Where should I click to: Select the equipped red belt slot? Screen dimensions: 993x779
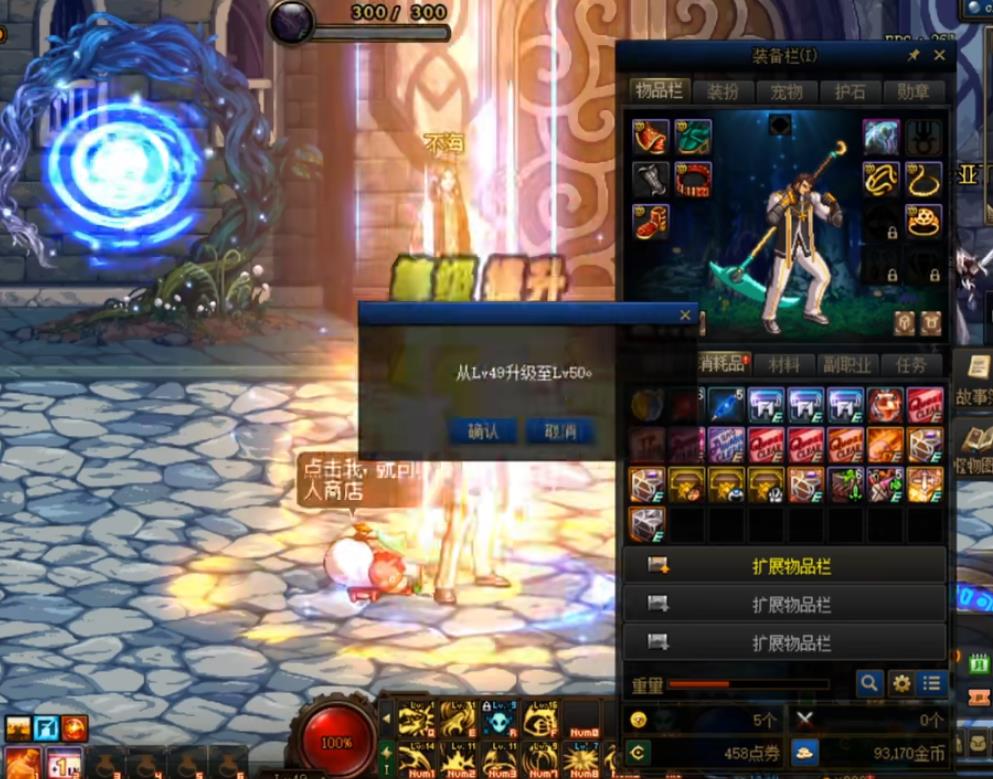click(x=692, y=180)
